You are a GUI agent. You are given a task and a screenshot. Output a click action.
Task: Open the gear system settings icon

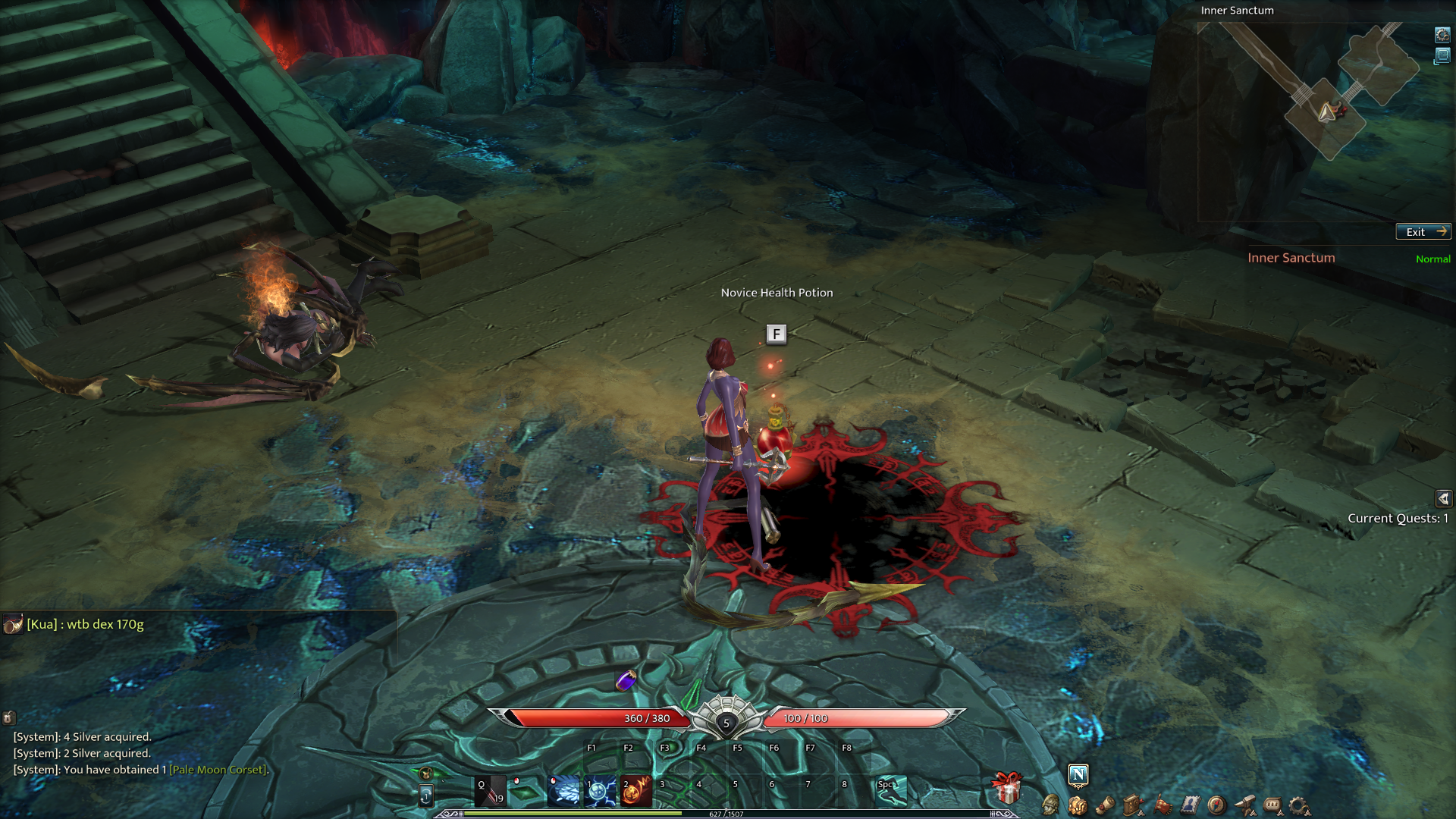(1299, 805)
